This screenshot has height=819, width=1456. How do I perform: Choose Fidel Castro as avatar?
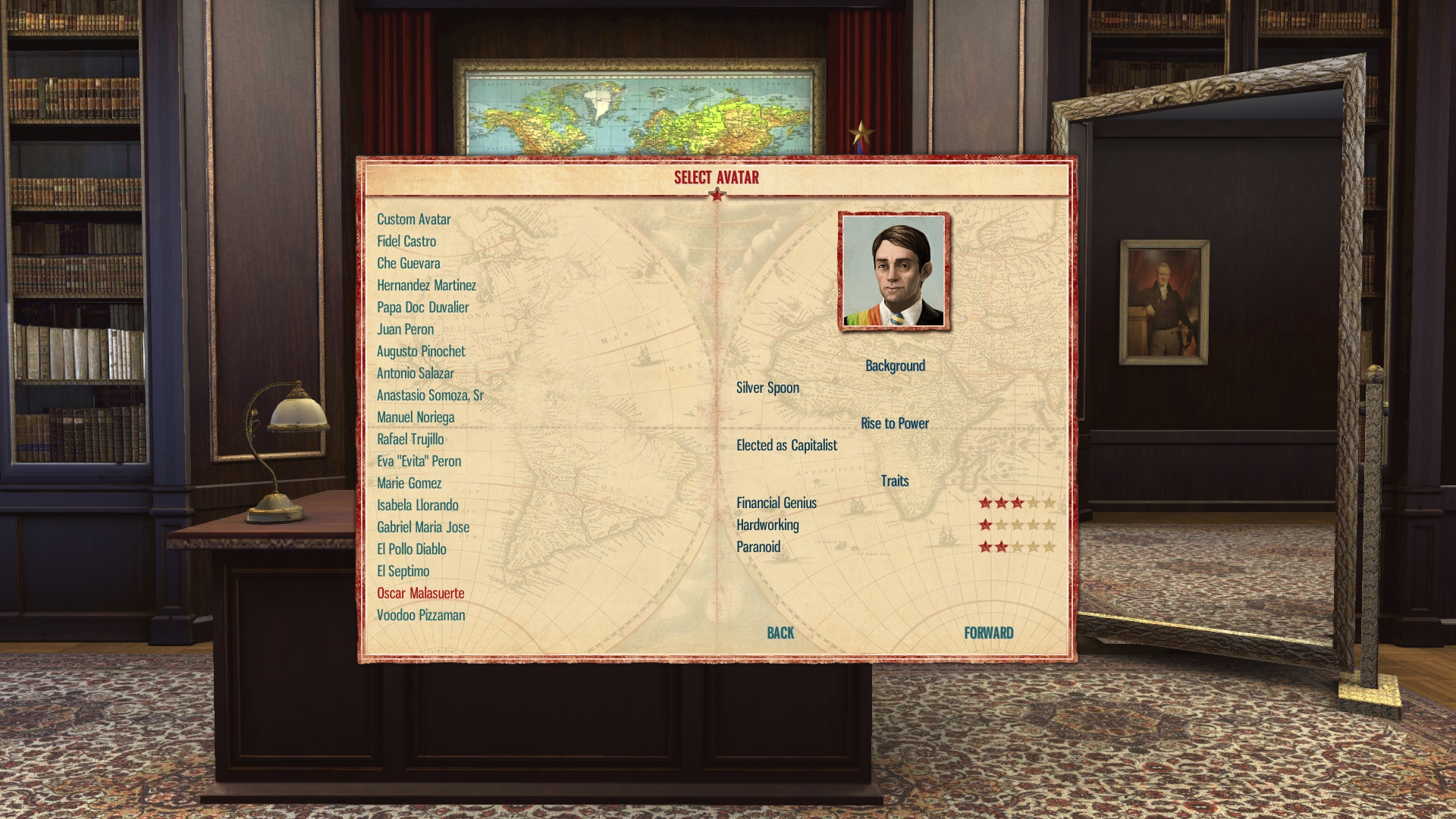pos(406,241)
